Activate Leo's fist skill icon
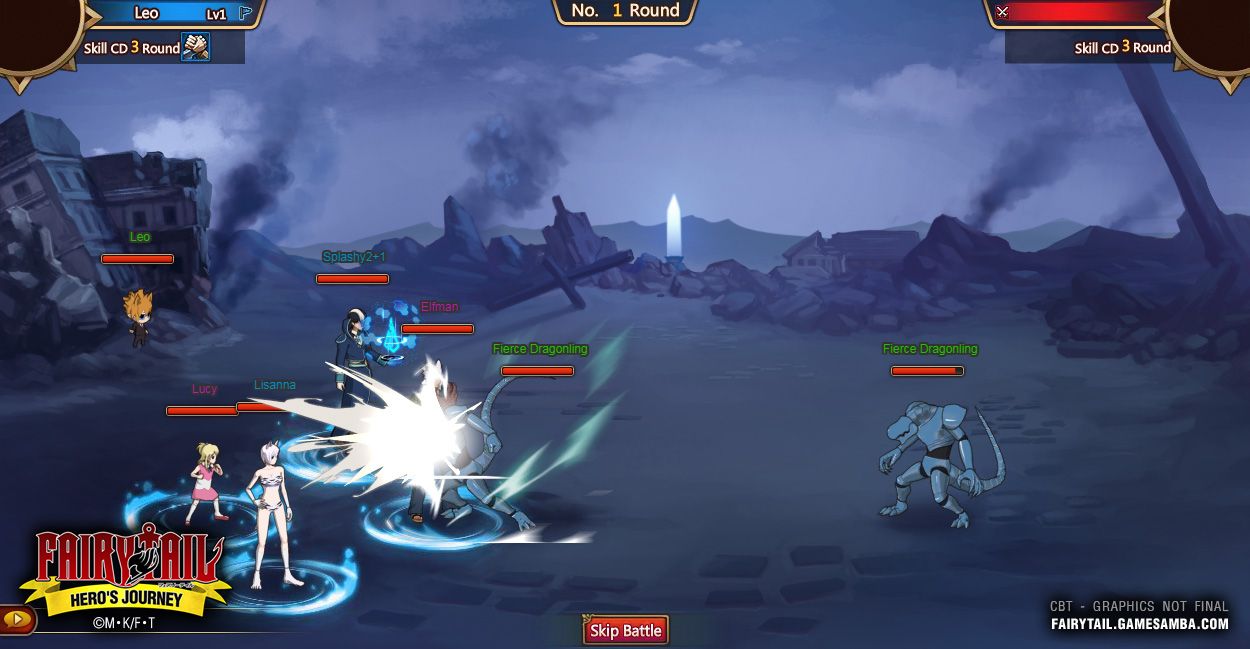The height and width of the screenshot is (649, 1250). [195, 47]
